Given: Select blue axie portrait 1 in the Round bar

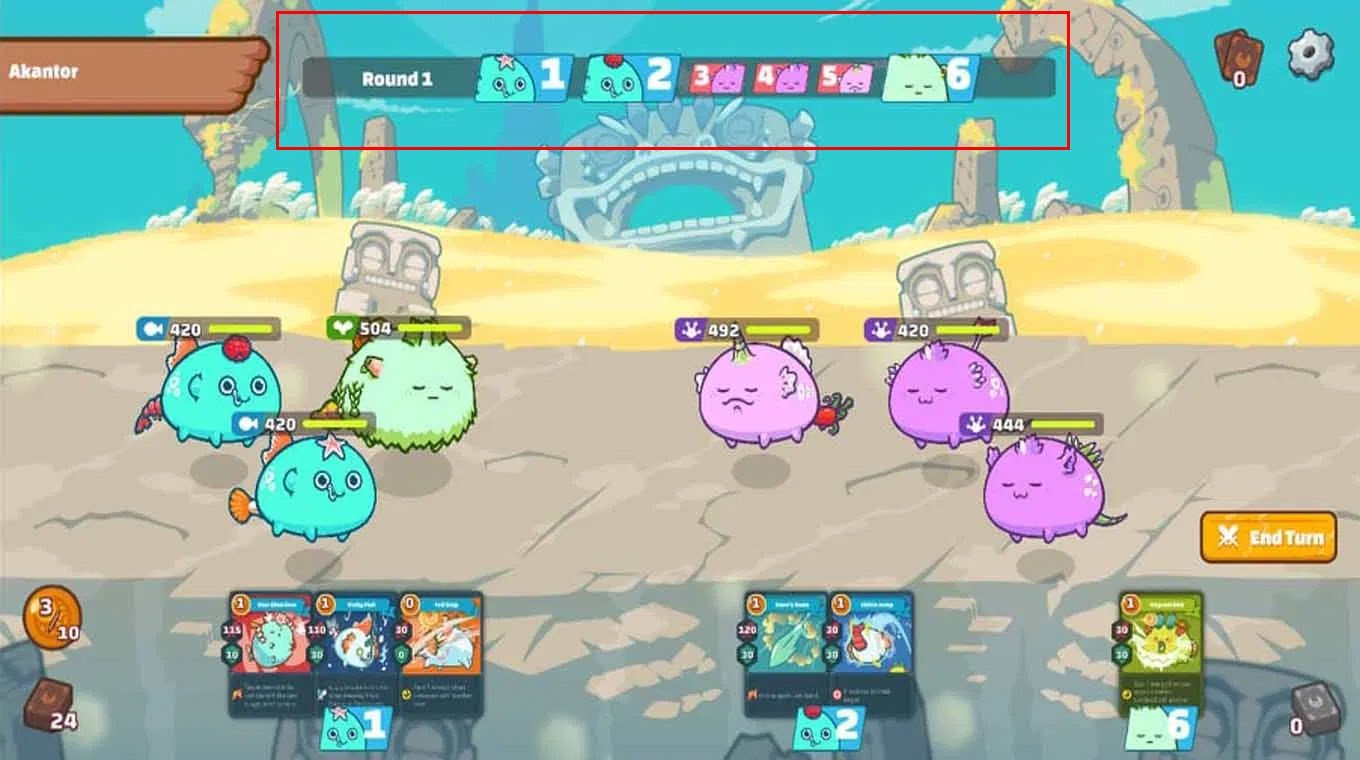Looking at the screenshot, I should click(x=520, y=75).
